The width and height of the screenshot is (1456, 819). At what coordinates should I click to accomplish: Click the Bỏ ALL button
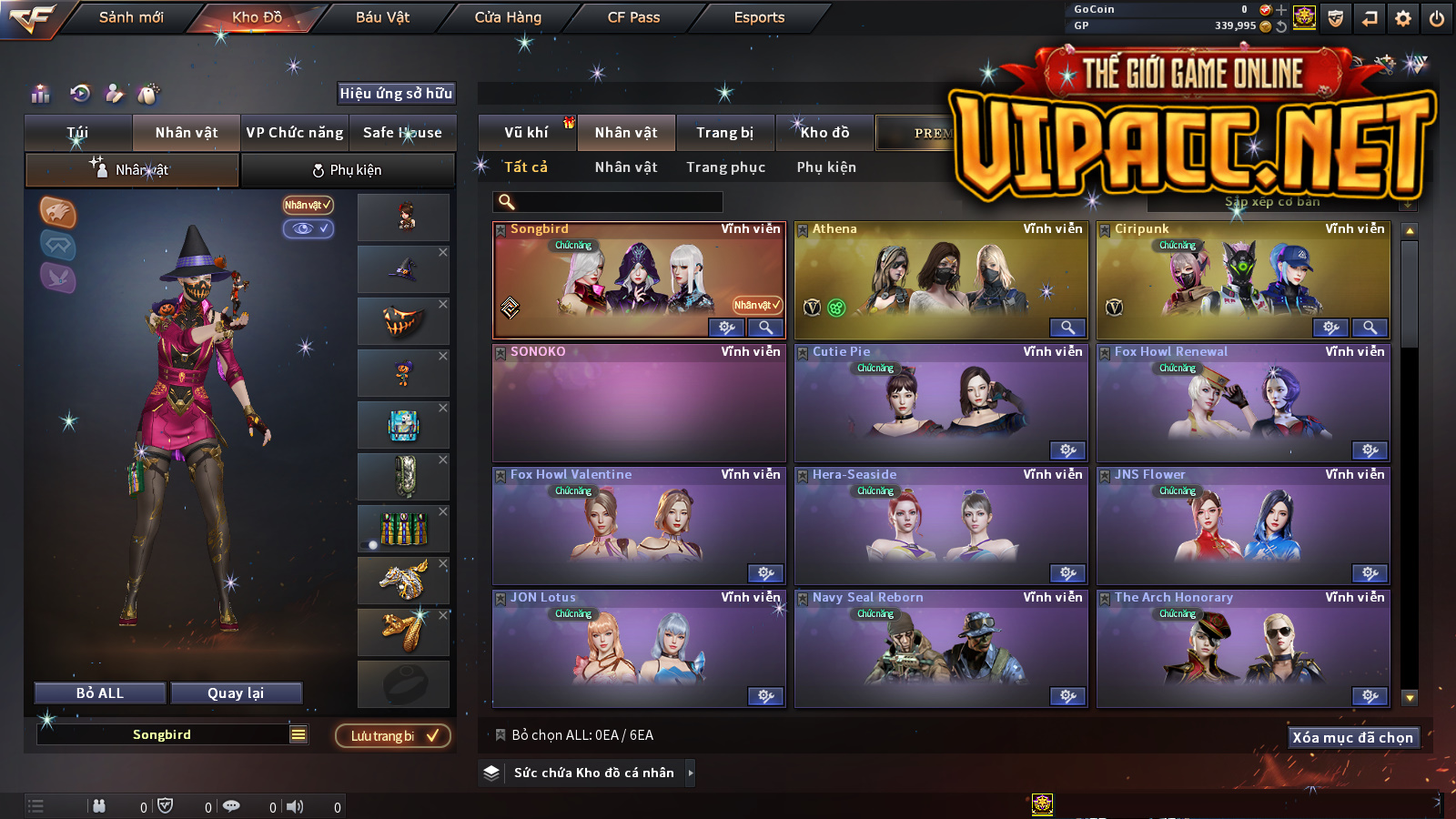pyautogui.click(x=100, y=693)
